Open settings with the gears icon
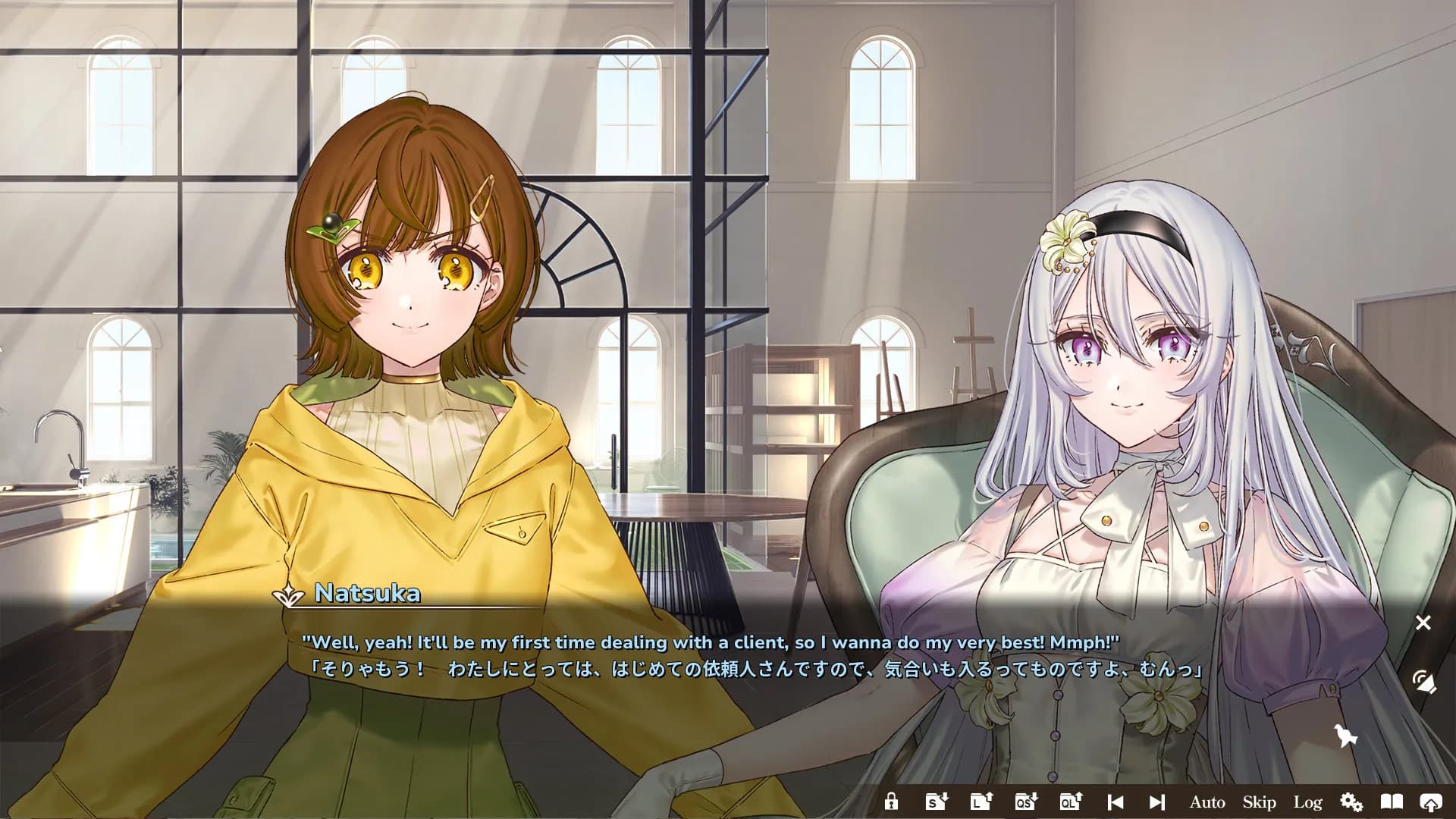 (1351, 802)
